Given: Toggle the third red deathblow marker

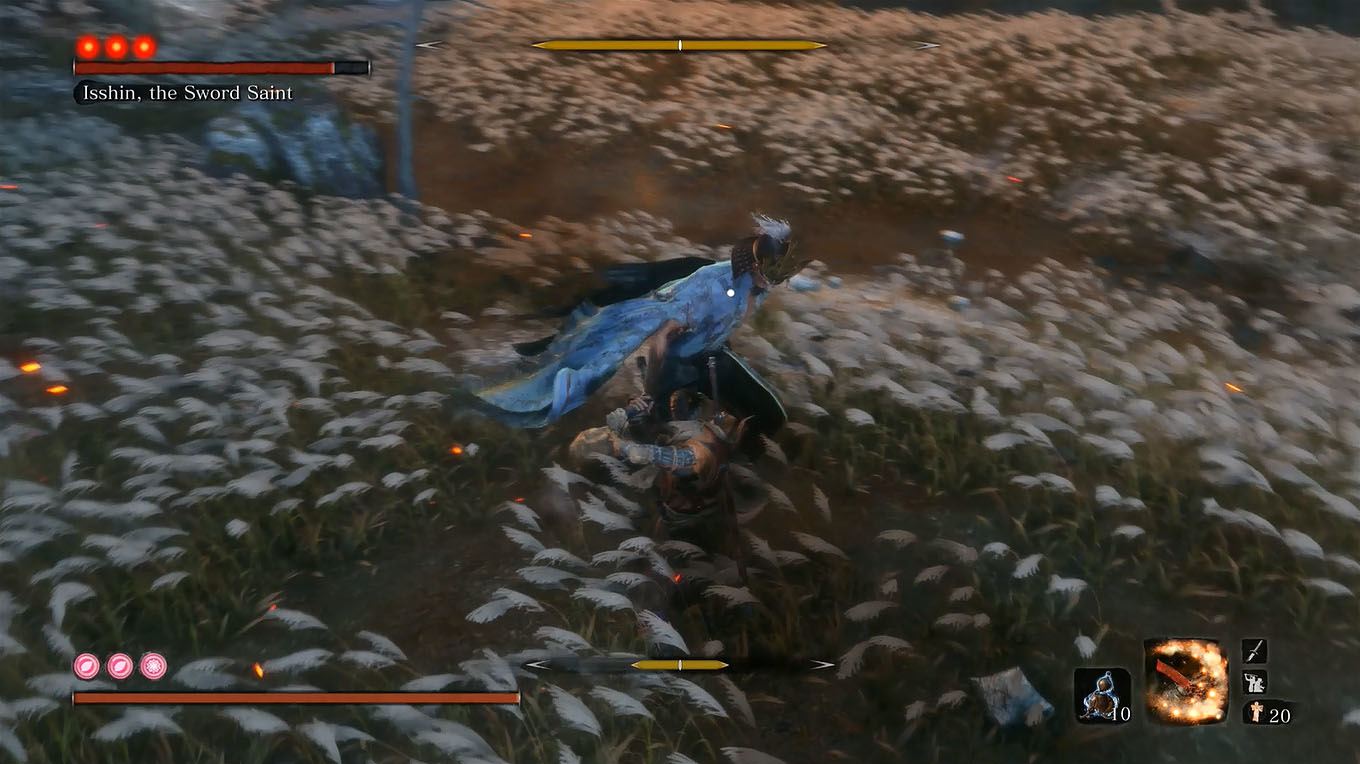Looking at the screenshot, I should [x=143, y=46].
